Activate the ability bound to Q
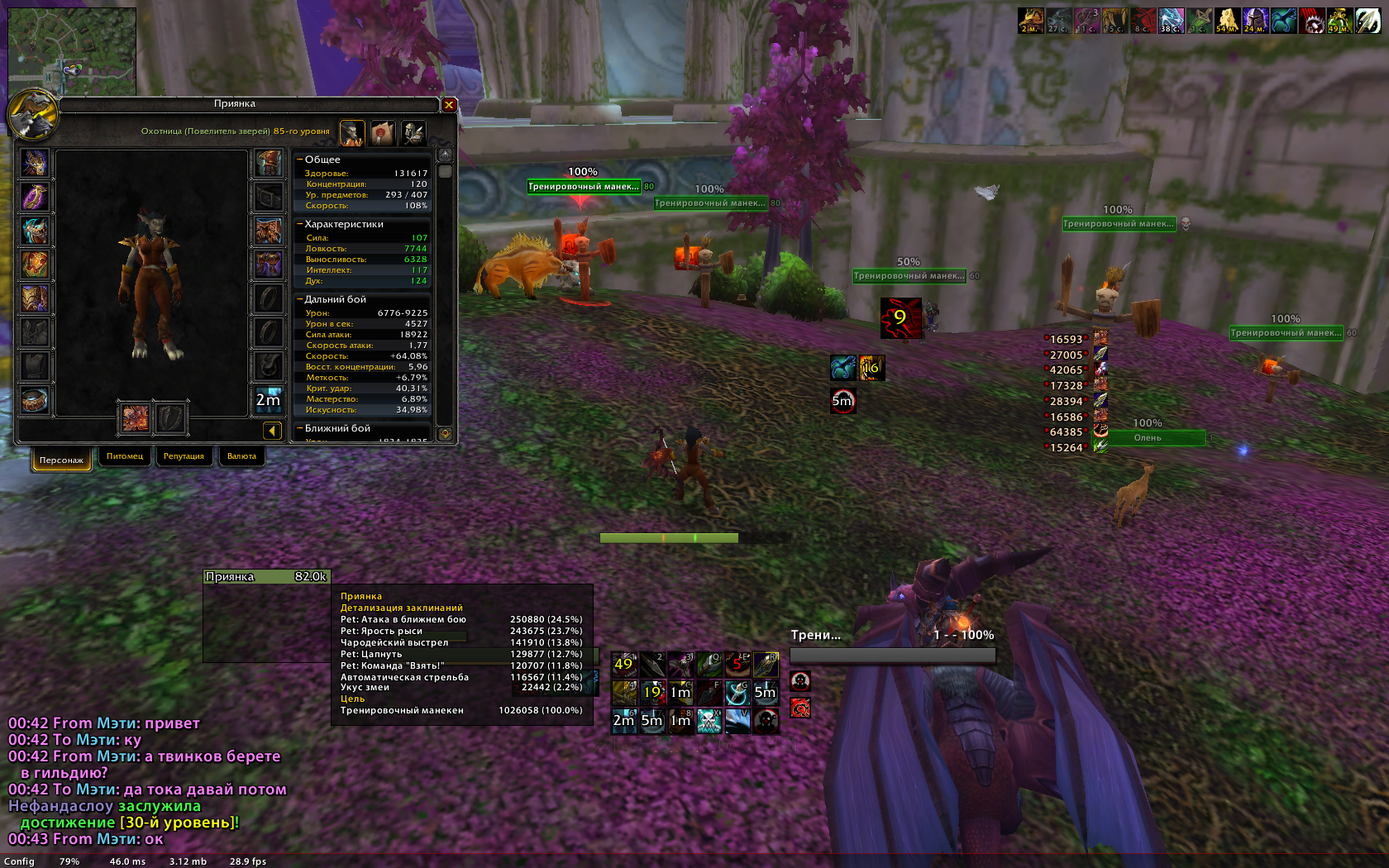 709,664
